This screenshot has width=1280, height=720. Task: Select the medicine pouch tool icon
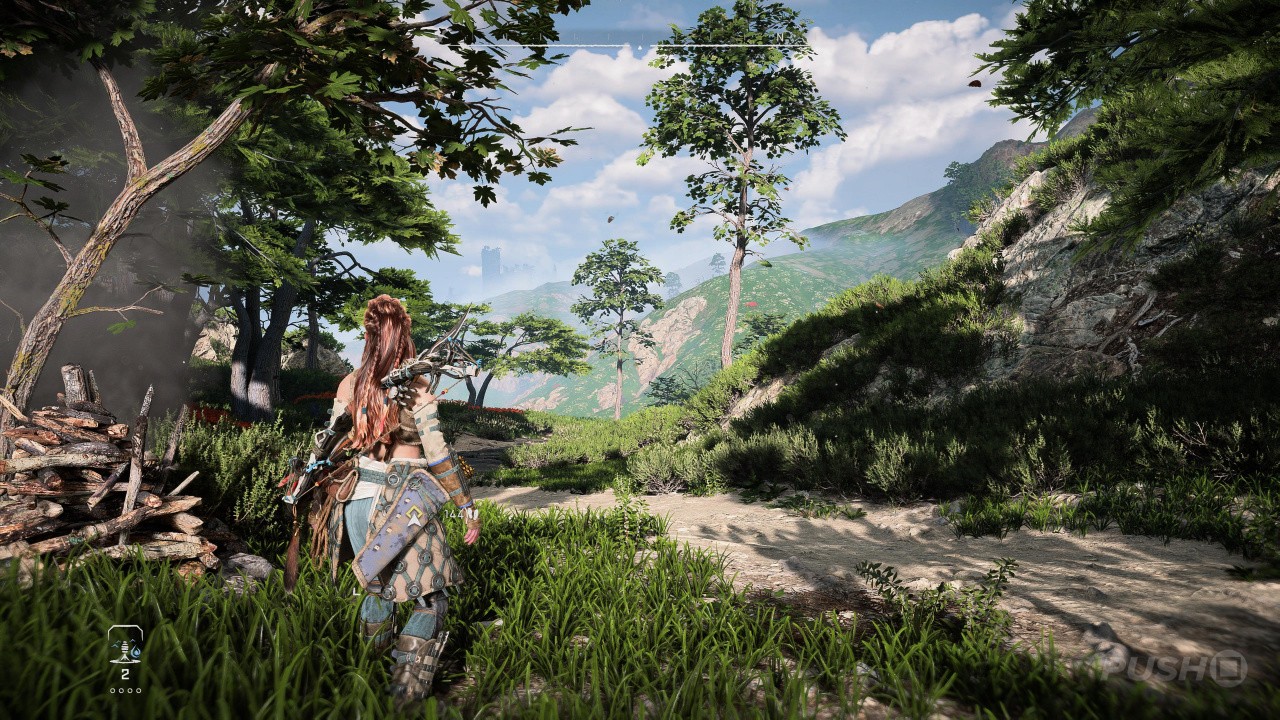click(x=125, y=646)
